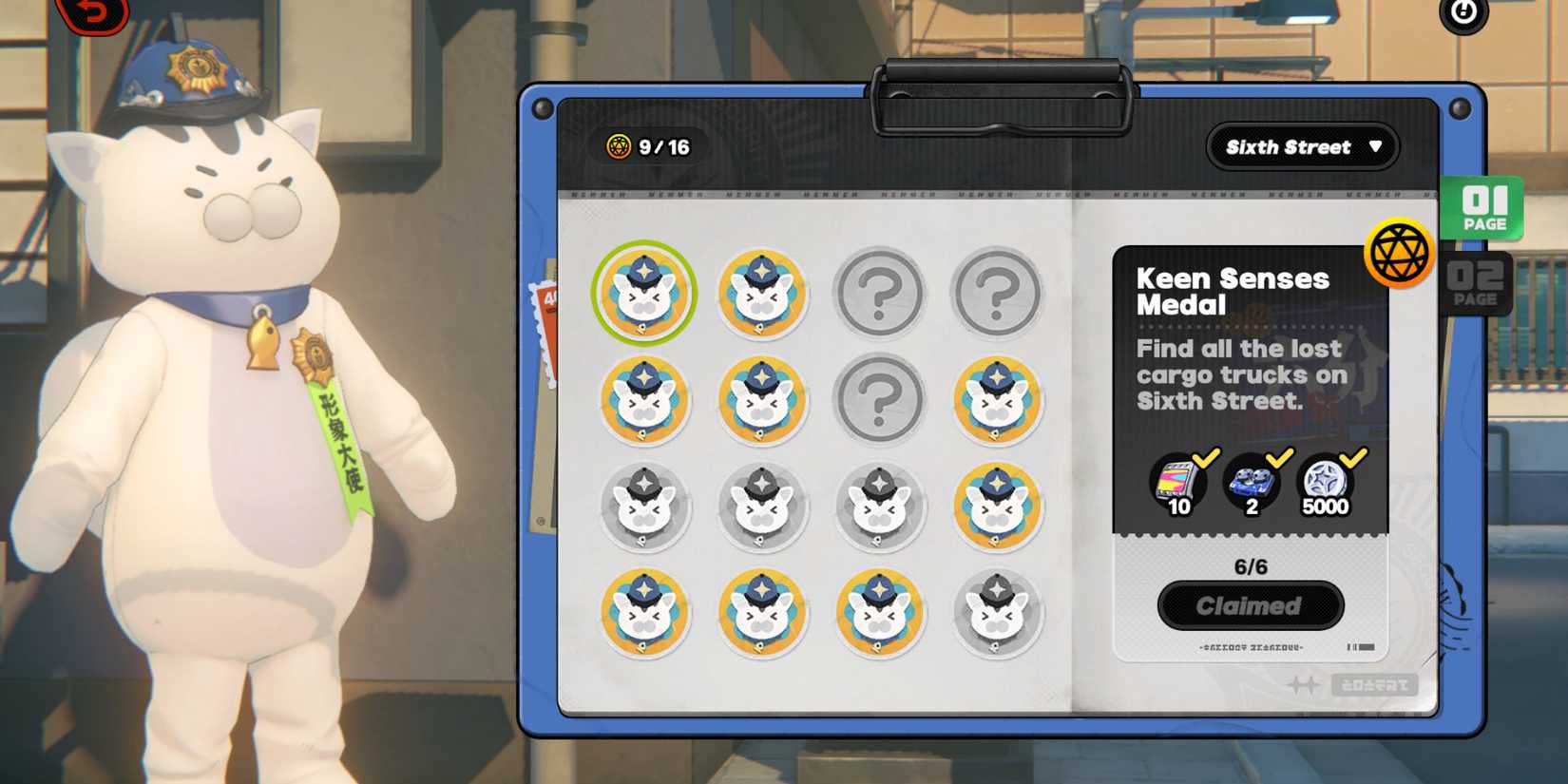
Task: Select the second cat-officer medal in the top row
Action: click(761, 294)
